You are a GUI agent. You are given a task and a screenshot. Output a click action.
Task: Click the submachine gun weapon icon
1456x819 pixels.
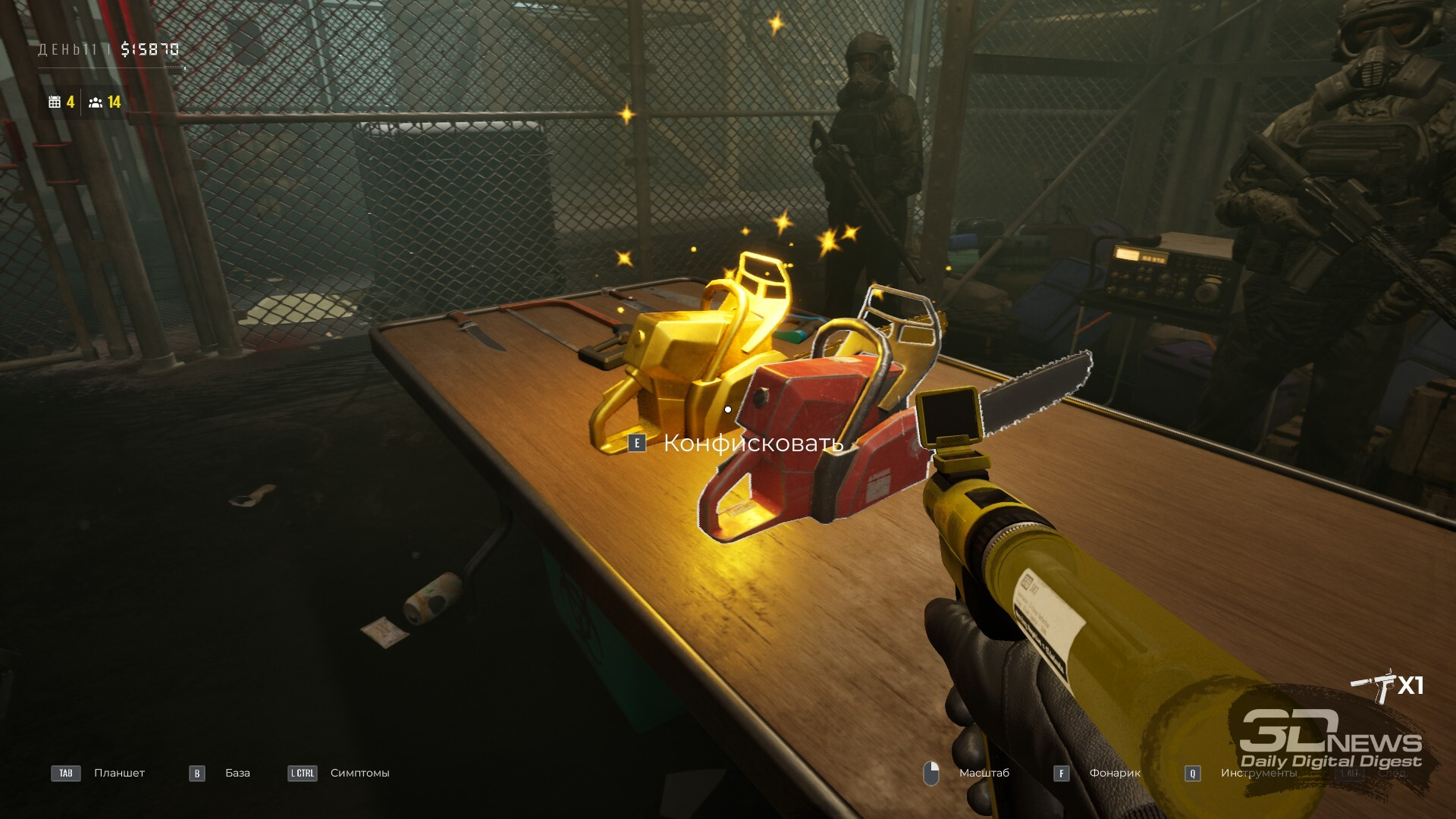pyautogui.click(x=1373, y=685)
